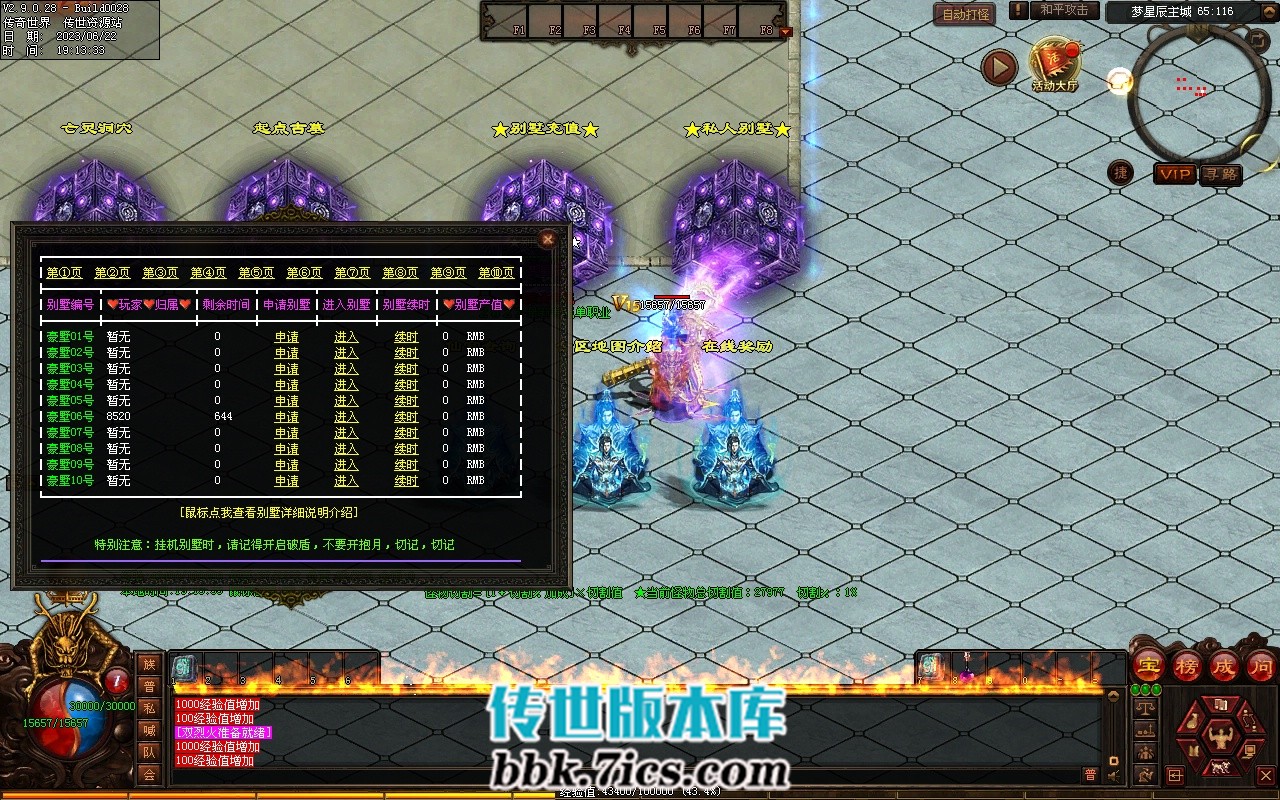Close the villa list window

tap(547, 239)
